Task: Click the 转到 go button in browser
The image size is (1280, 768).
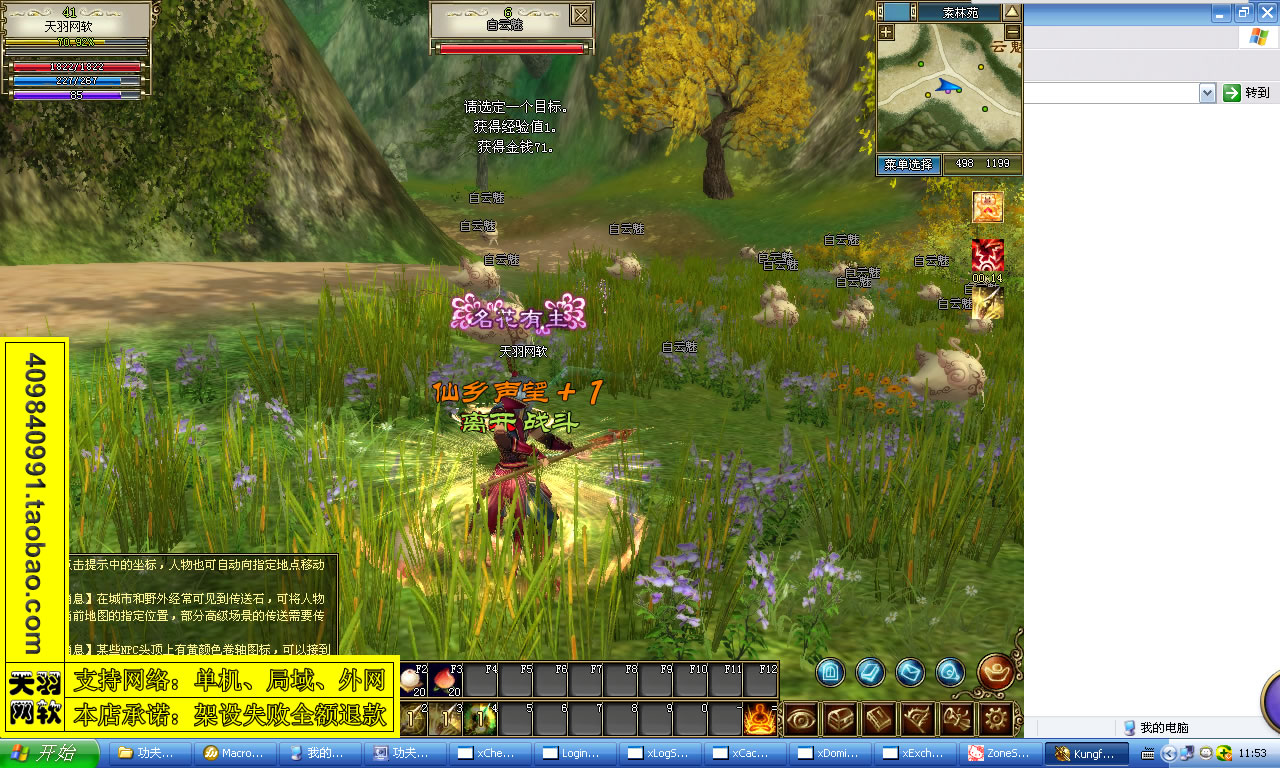Action: click(1247, 93)
